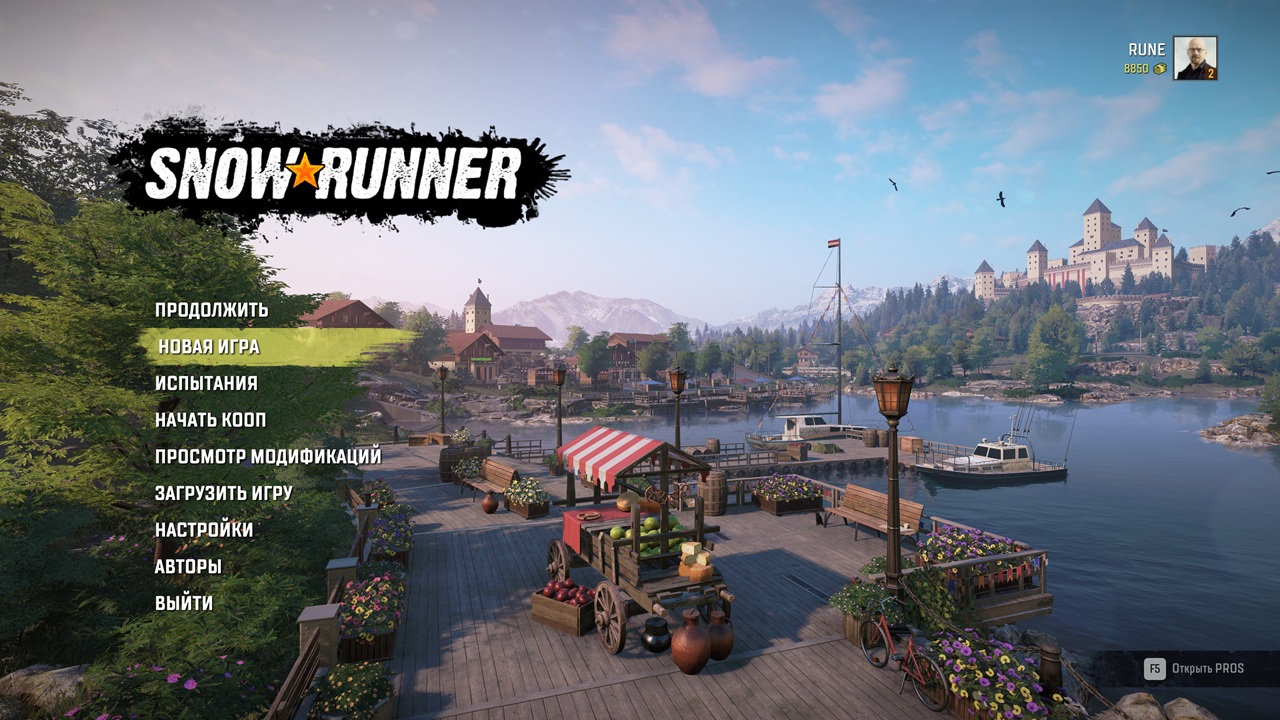Start a new game via Новая игра
This screenshot has width=1280, height=720.
pos(209,347)
